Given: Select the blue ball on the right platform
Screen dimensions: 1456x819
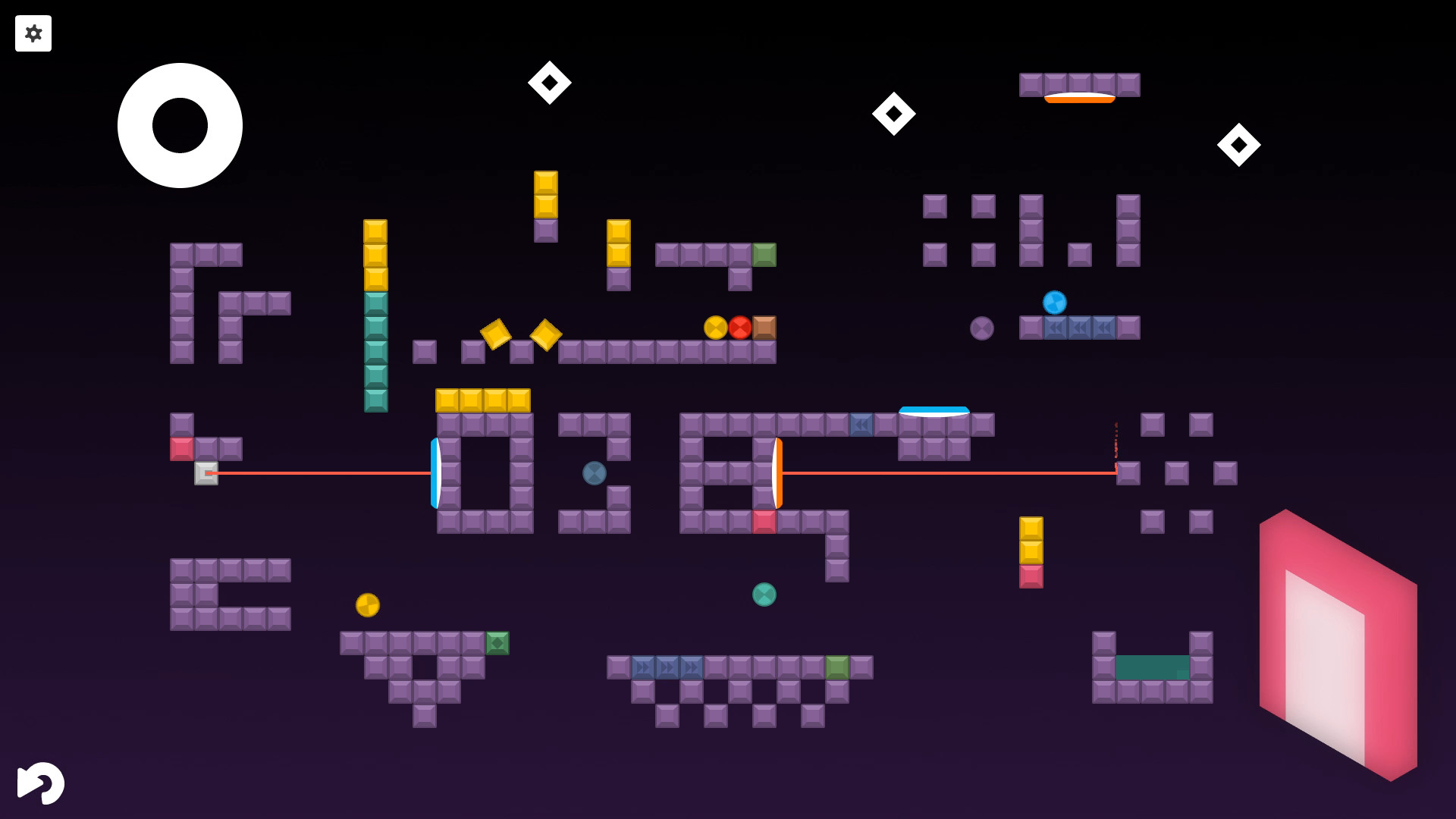Looking at the screenshot, I should click(1054, 302).
